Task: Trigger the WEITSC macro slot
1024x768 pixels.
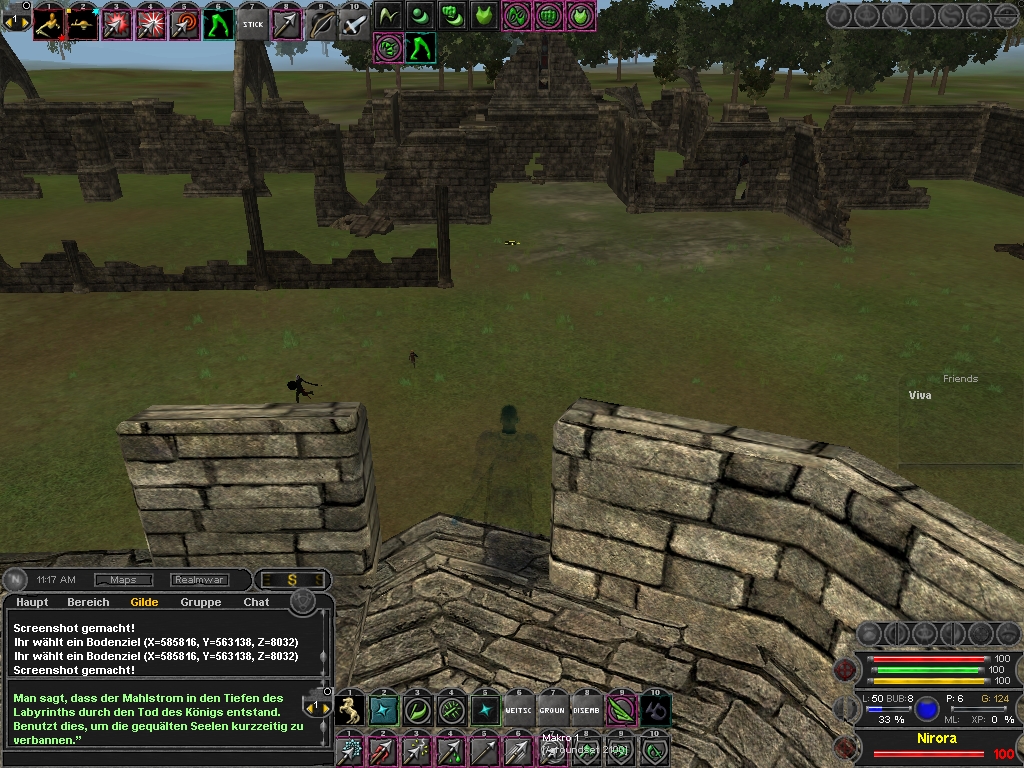Action: click(x=518, y=710)
